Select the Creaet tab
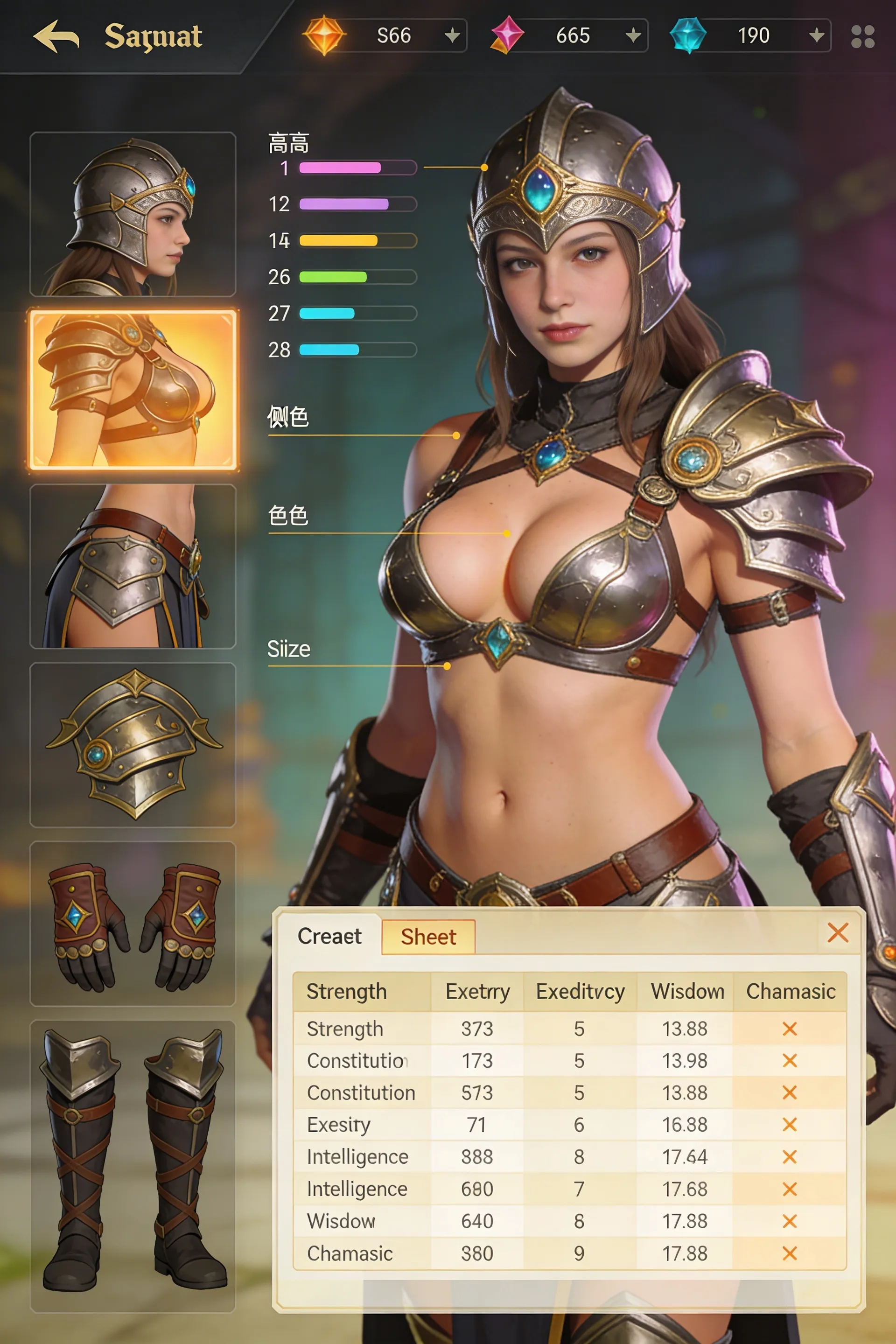This screenshot has width=896, height=1344. click(x=330, y=936)
